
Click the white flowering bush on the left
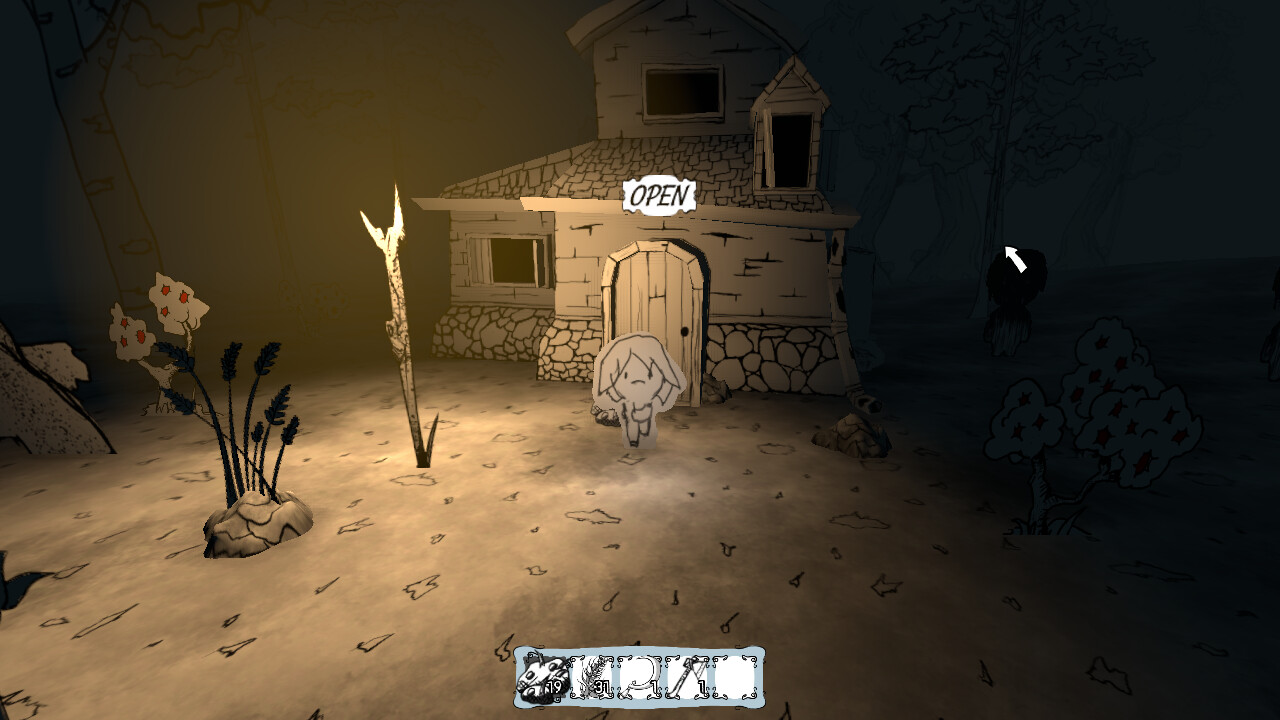pyautogui.click(x=160, y=320)
